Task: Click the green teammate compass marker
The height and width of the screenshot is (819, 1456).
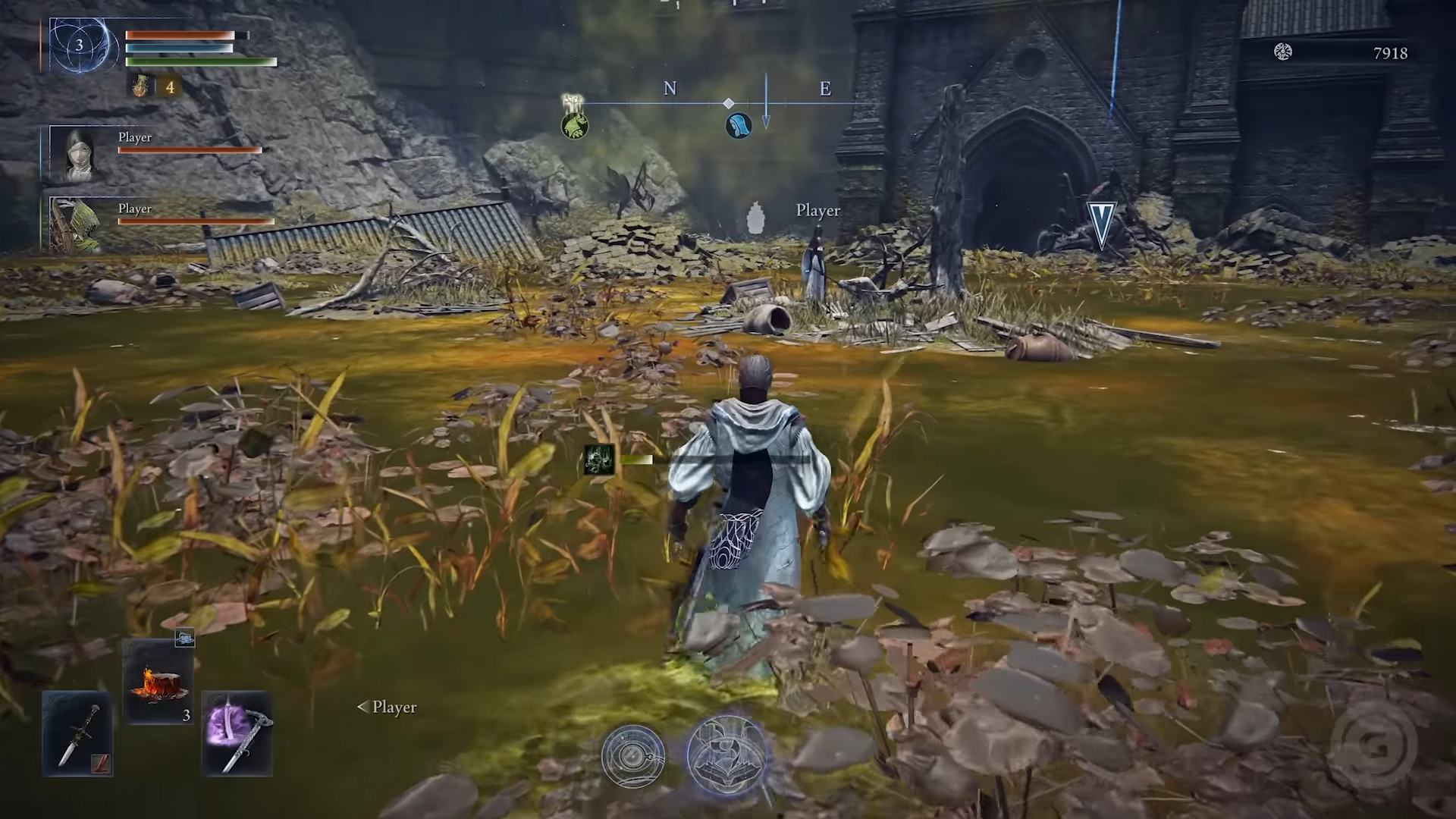Action: 575,125
